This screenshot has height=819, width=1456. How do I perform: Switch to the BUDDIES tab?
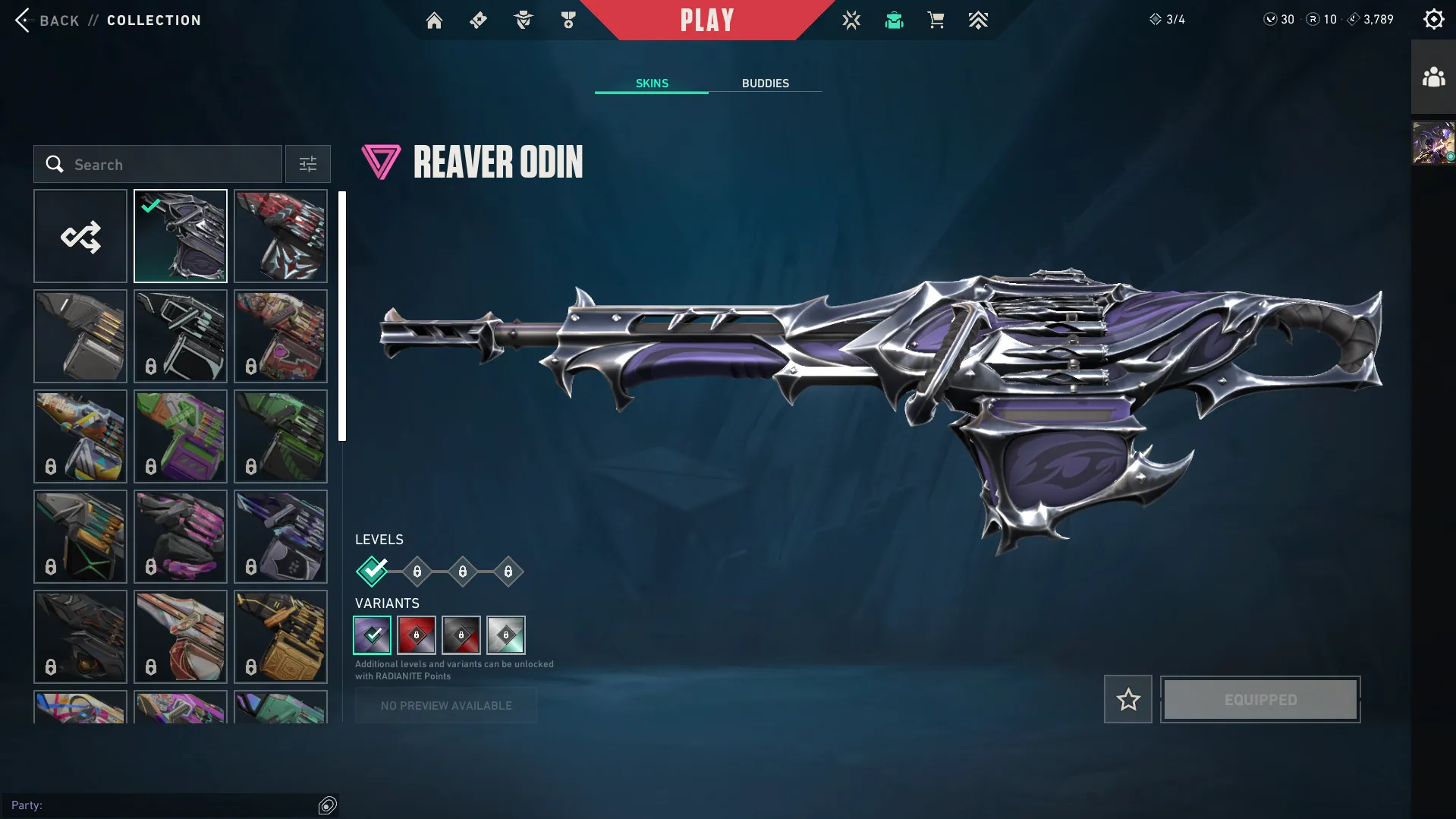click(x=766, y=83)
